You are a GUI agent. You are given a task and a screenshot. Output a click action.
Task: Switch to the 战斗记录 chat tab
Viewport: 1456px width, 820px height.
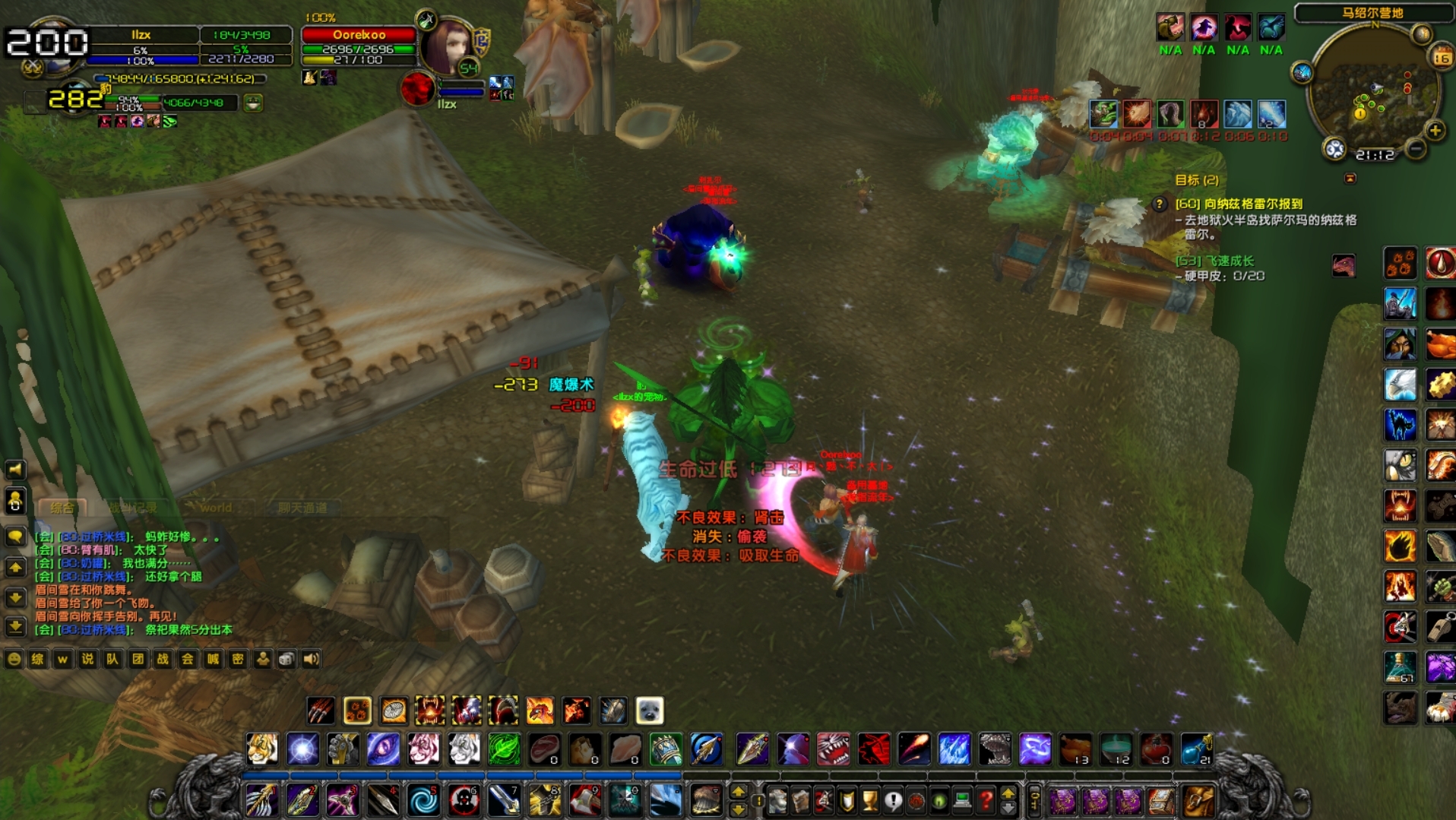click(x=134, y=508)
